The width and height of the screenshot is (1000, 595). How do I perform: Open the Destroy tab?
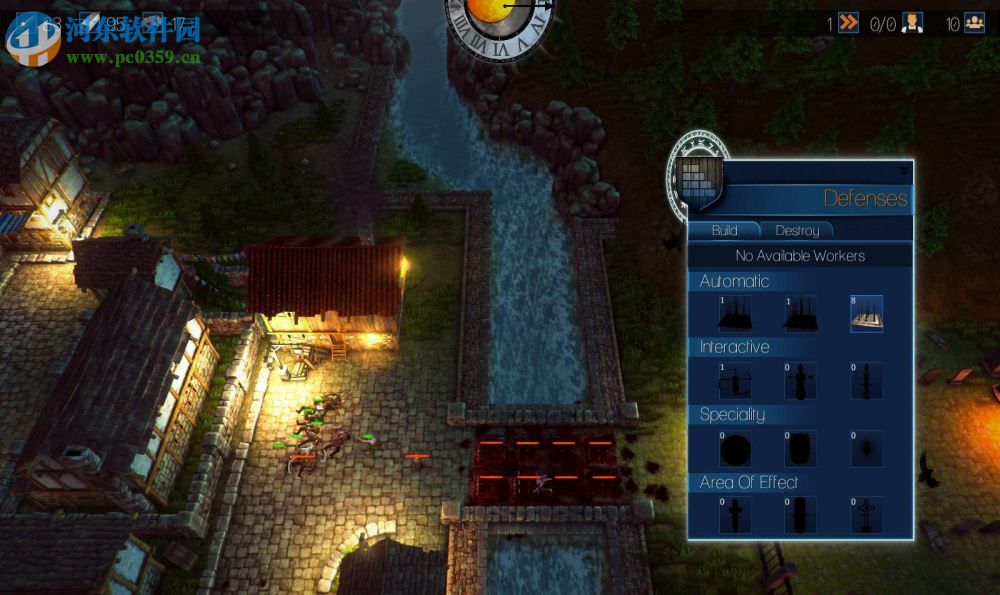[x=797, y=230]
